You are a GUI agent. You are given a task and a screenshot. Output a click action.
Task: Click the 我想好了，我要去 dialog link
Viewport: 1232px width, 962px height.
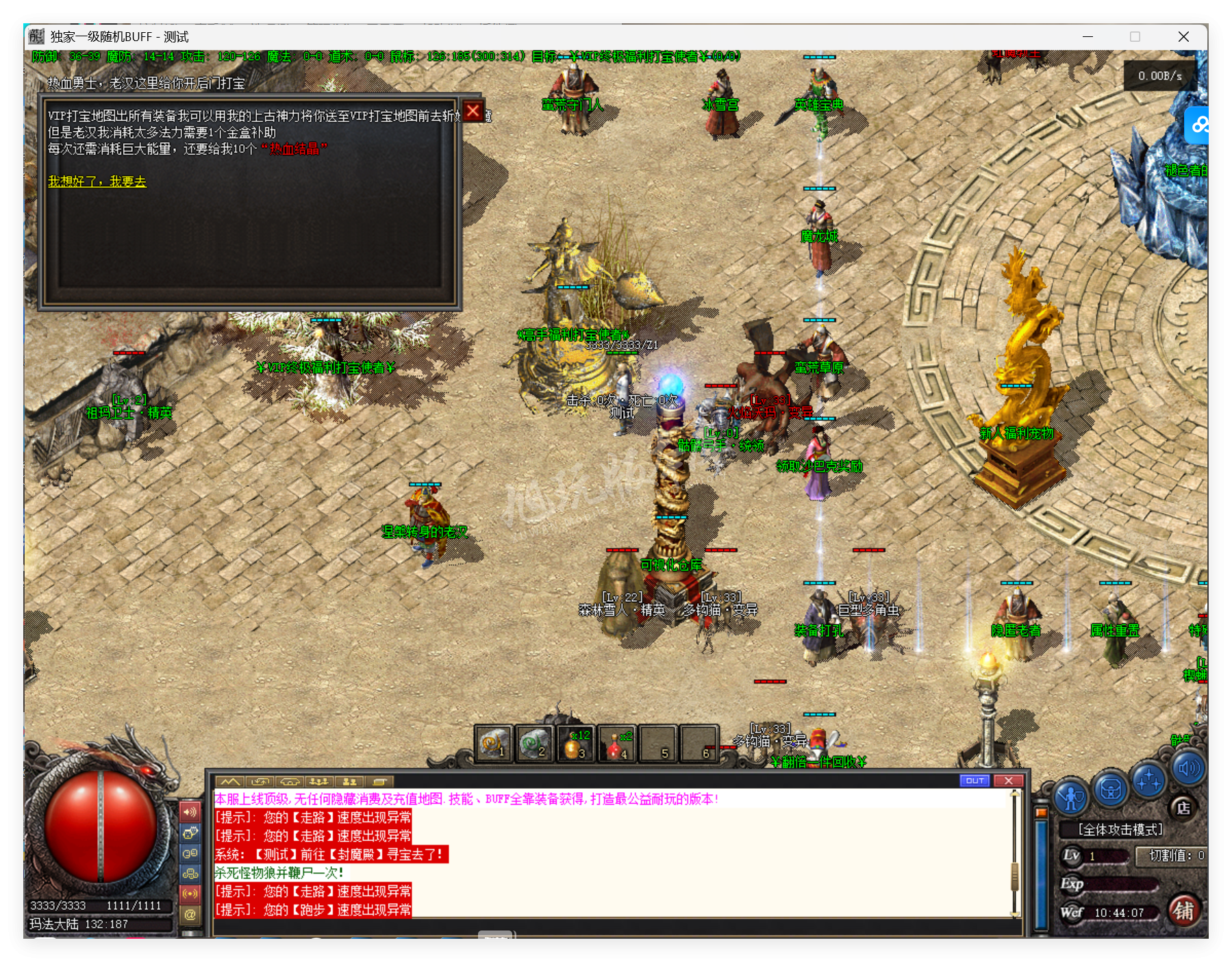pyautogui.click(x=97, y=182)
